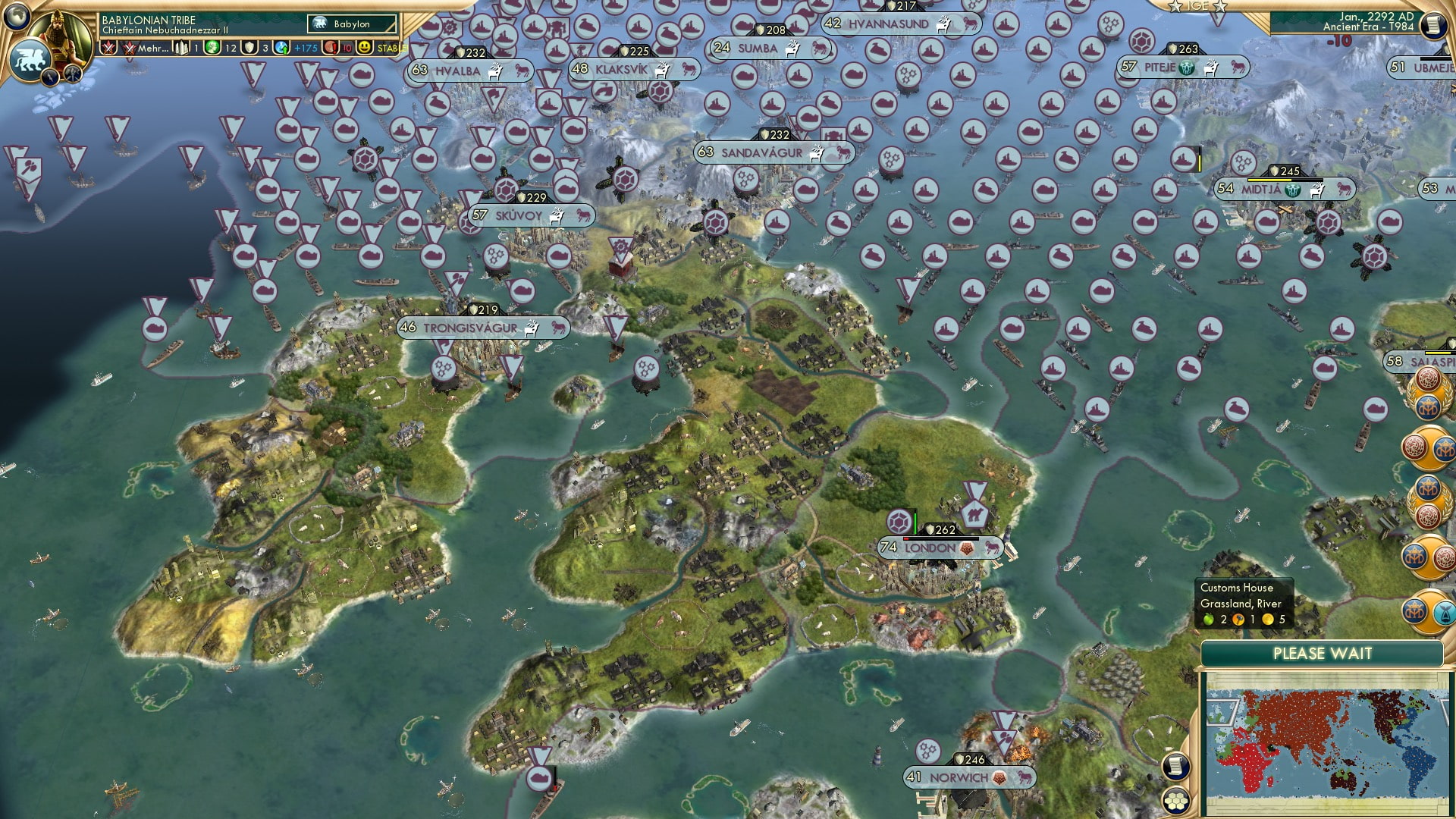Image resolution: width=1456 pixels, height=819 pixels.
Task: Click the gold coin counter in the top bar
Action: 300,47
